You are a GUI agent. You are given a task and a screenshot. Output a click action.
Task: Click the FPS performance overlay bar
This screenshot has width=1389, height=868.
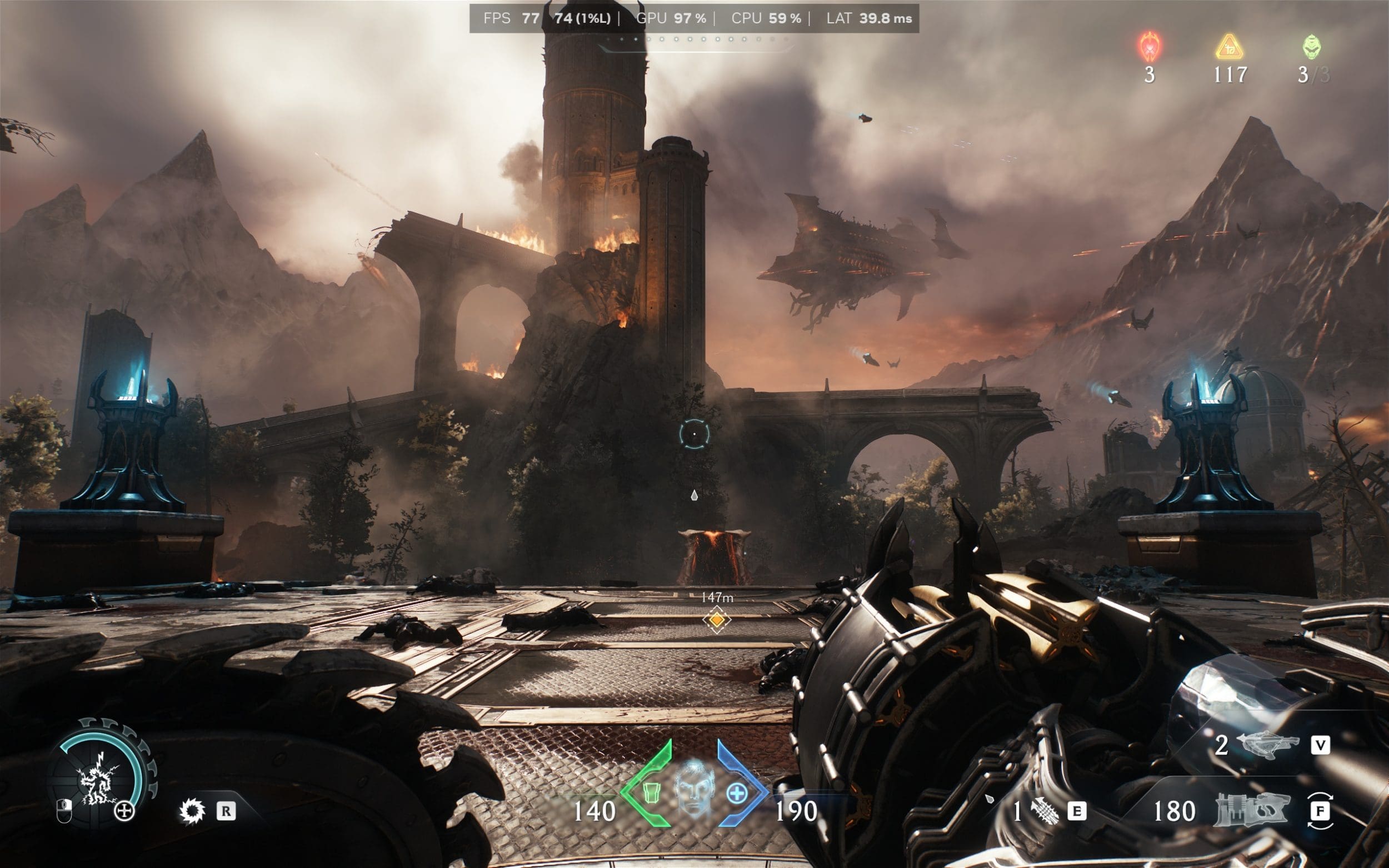pos(693,18)
